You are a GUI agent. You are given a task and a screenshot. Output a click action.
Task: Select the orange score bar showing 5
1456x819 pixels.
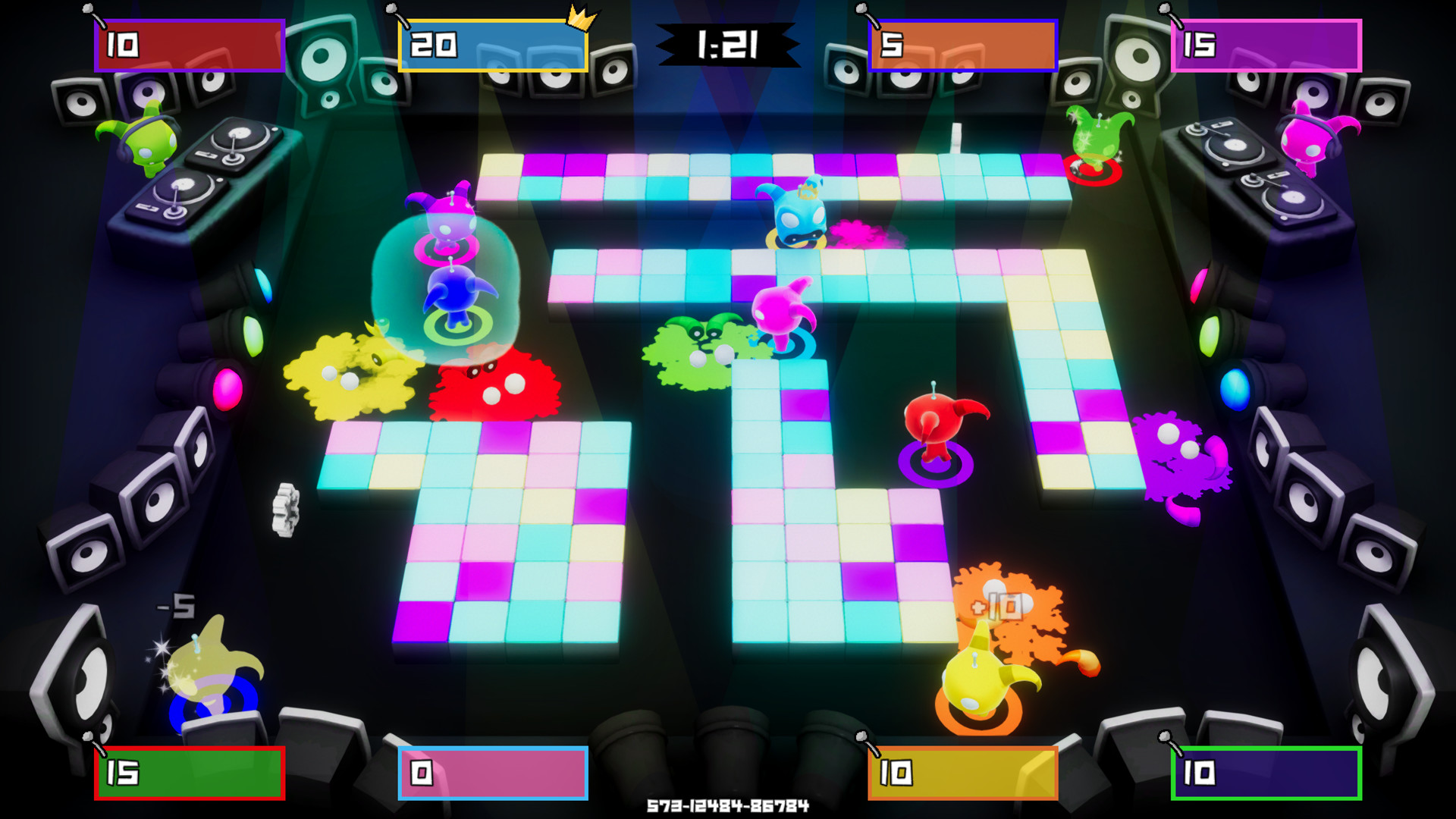[962, 45]
